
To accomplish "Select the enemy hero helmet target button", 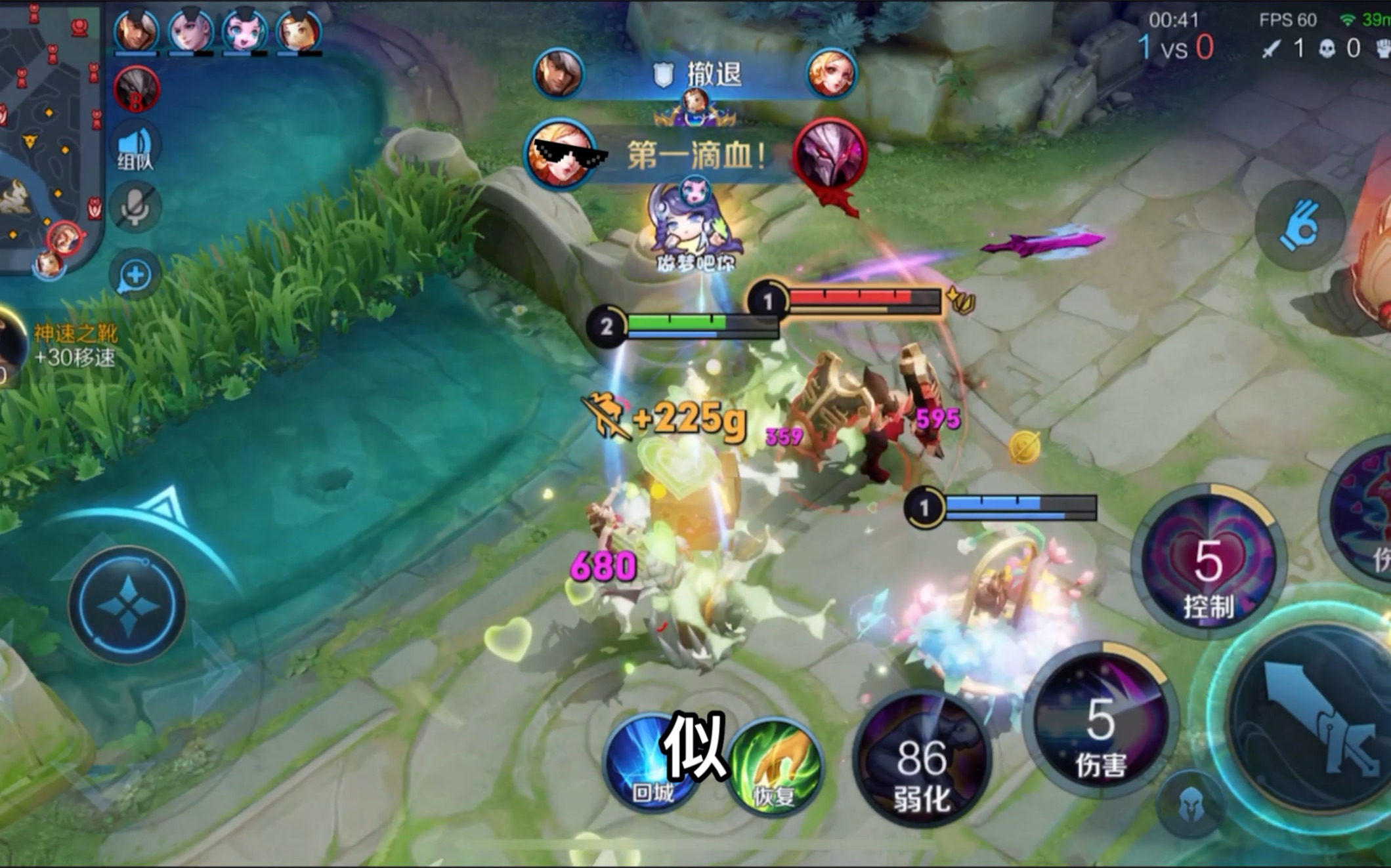I will (1189, 805).
